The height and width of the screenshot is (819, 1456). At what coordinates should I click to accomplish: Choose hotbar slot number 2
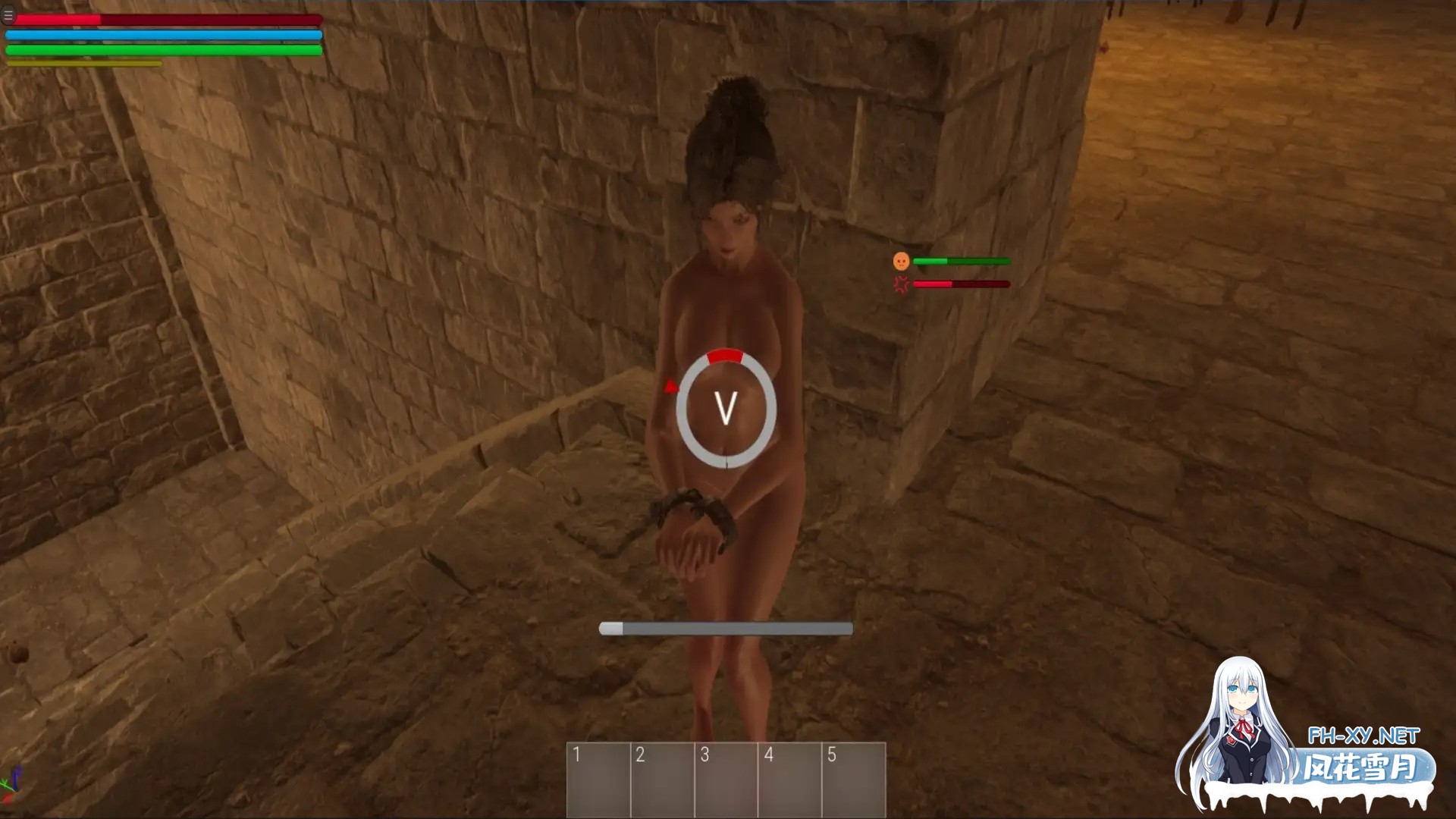[663, 780]
